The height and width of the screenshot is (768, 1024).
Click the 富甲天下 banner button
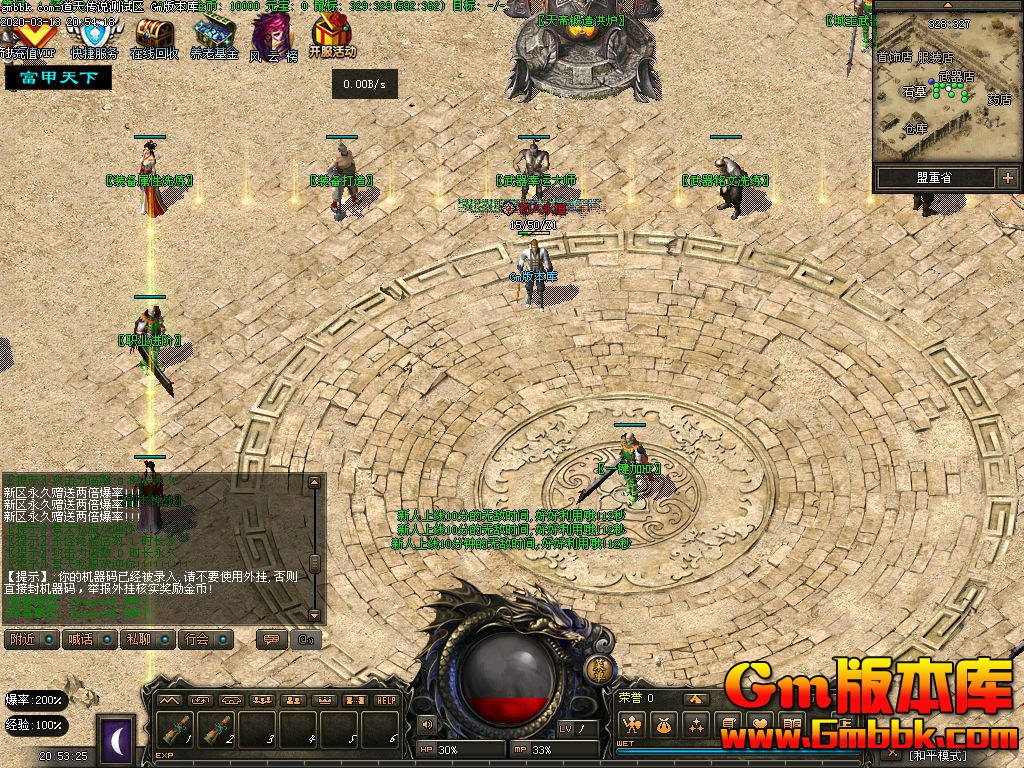58,78
